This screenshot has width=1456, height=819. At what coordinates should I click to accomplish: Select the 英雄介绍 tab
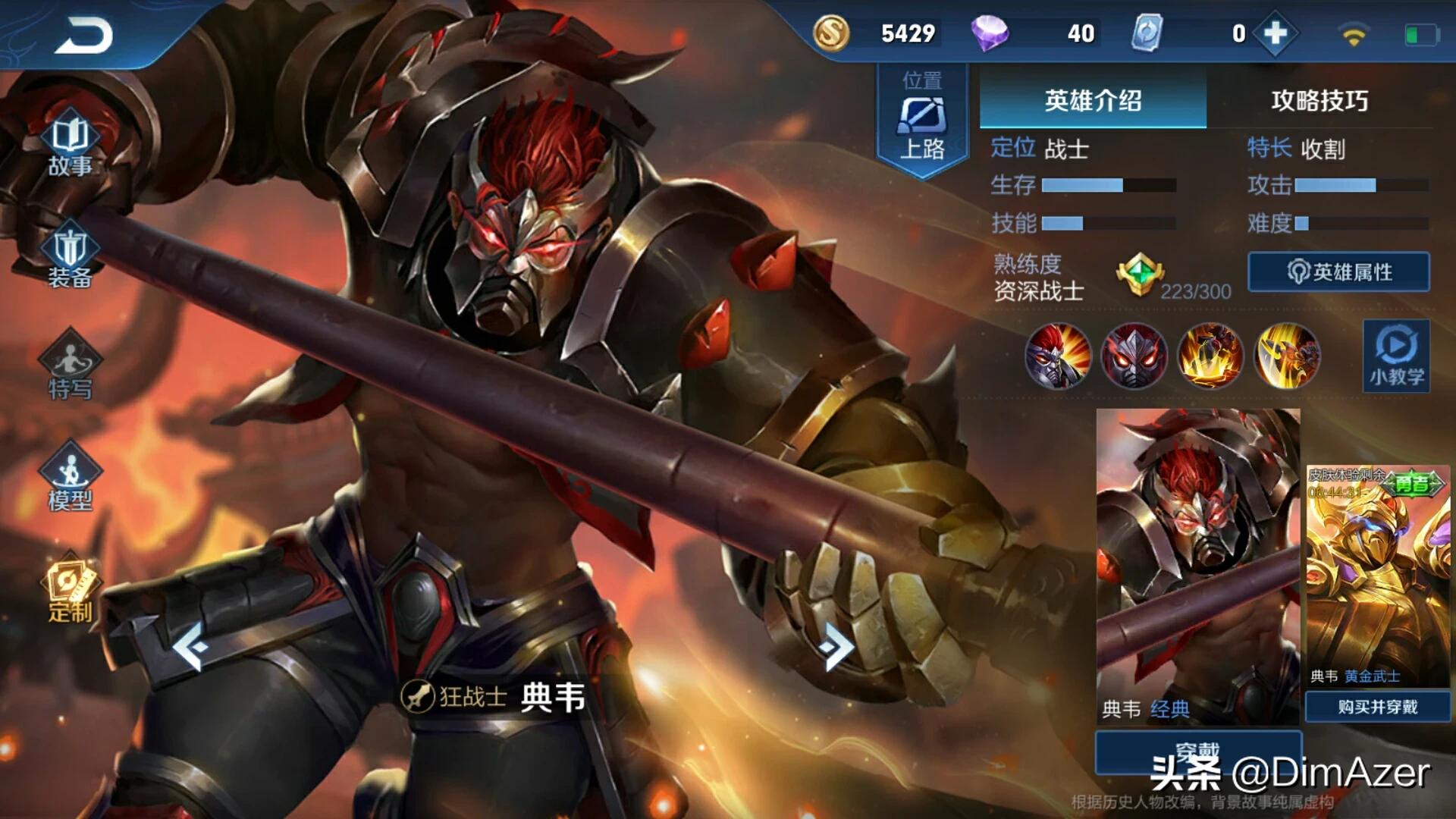pos(1093,100)
